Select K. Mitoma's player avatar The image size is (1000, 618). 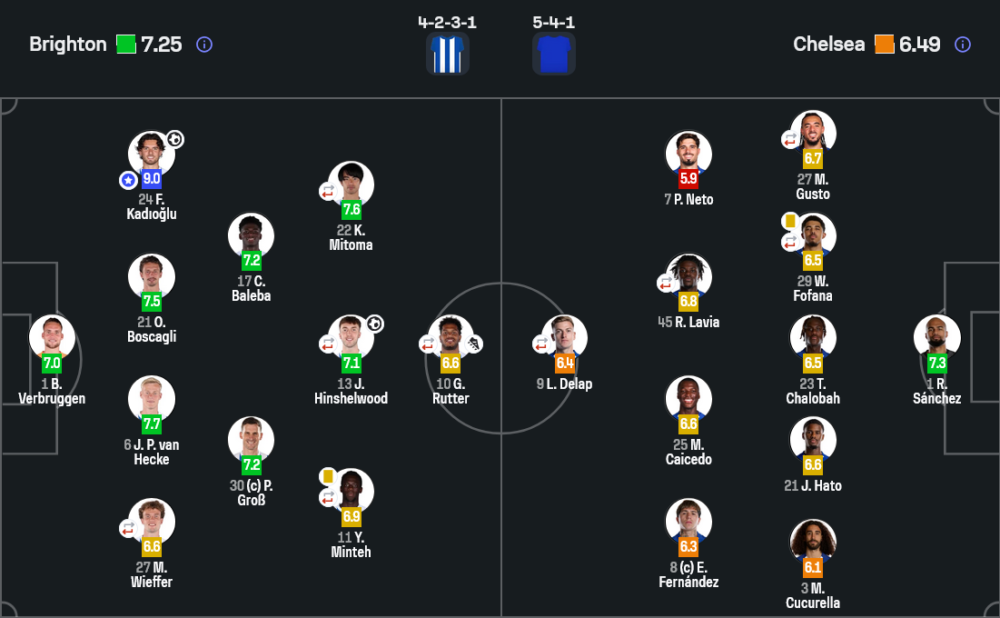pyautogui.click(x=351, y=184)
